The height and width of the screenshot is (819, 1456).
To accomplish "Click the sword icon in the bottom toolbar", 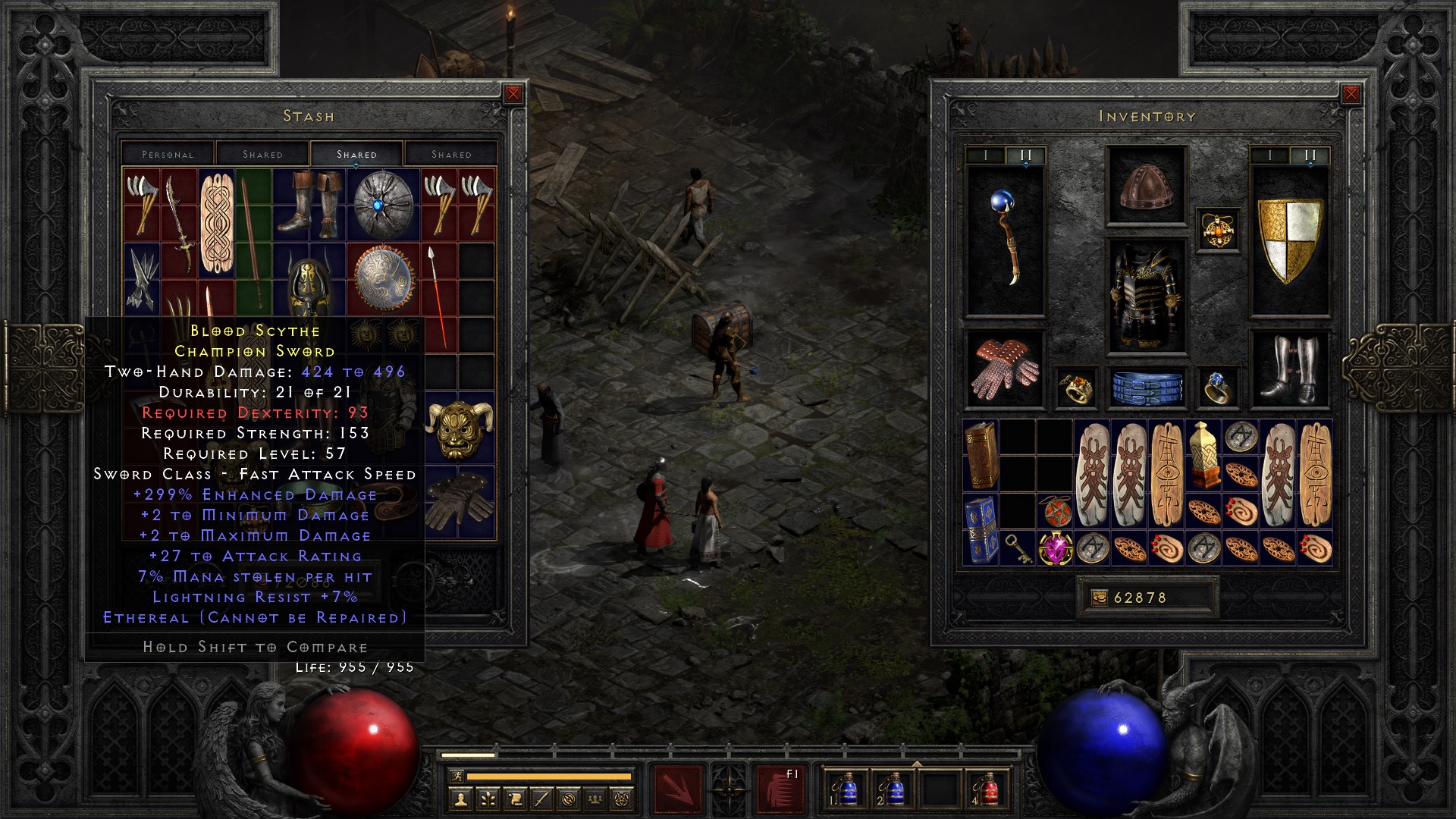I will coord(542,800).
